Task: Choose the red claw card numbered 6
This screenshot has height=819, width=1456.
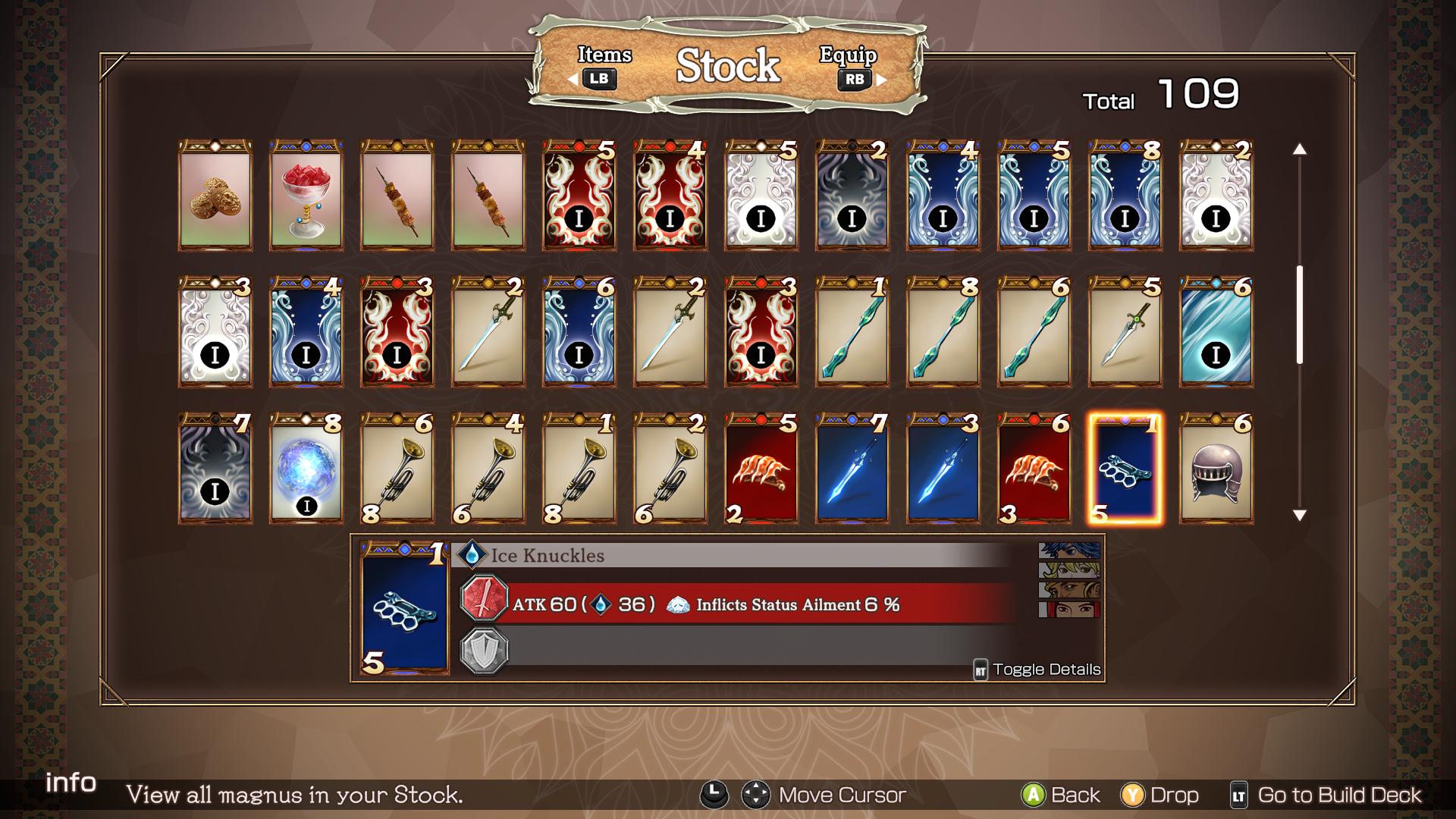Action: click(1034, 469)
